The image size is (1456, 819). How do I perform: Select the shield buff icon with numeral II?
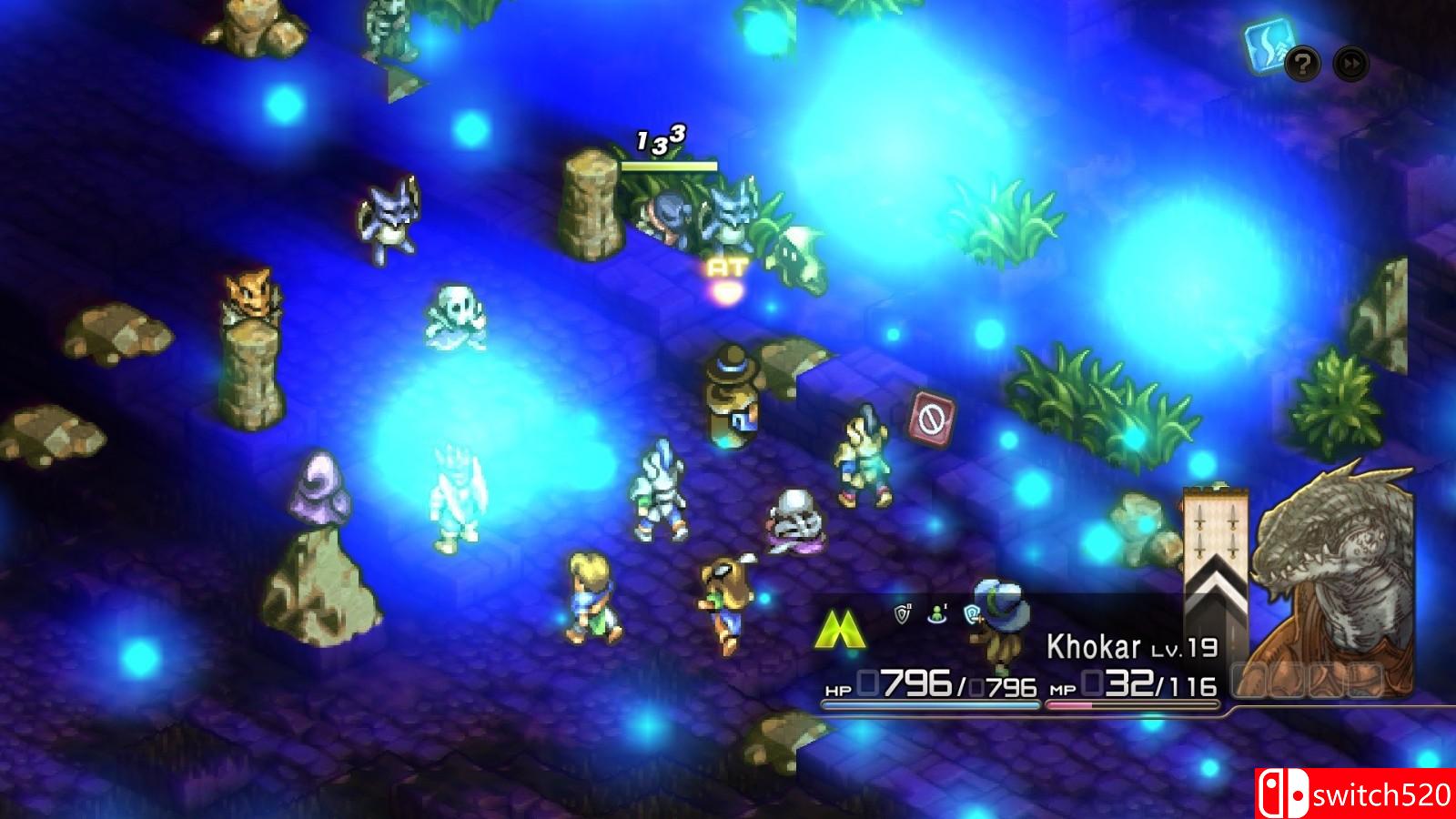(903, 614)
